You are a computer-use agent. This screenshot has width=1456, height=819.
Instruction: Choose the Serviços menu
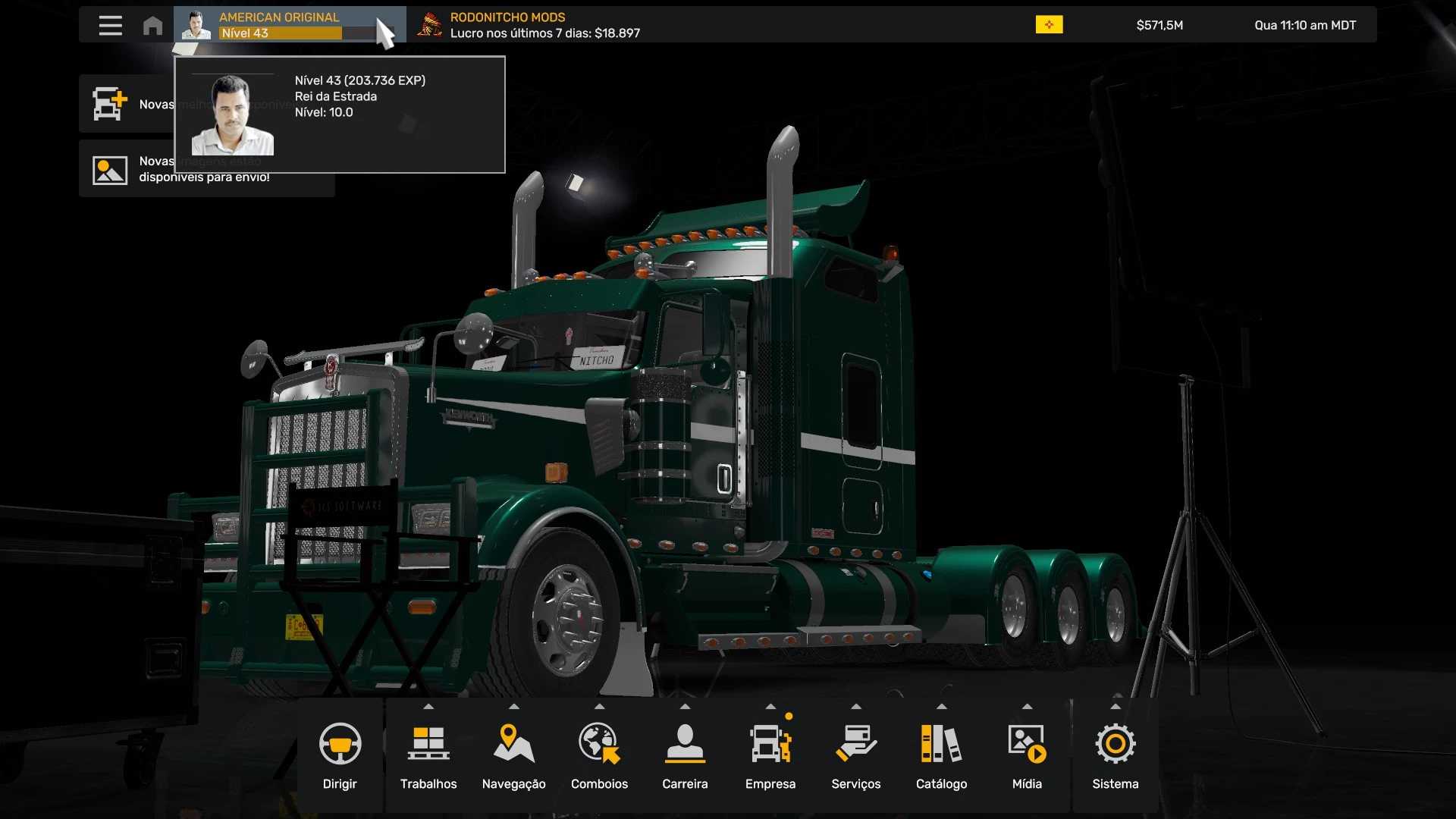point(855,756)
